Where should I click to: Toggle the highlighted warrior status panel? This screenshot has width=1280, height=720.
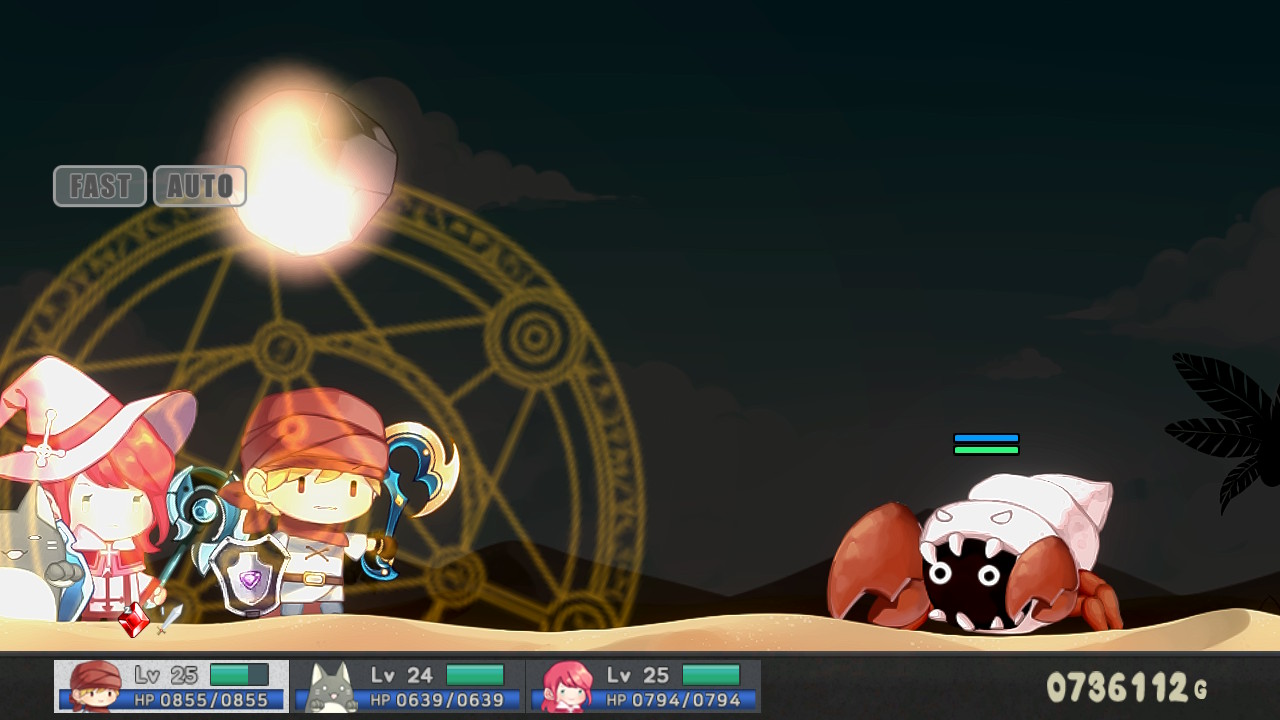170,686
